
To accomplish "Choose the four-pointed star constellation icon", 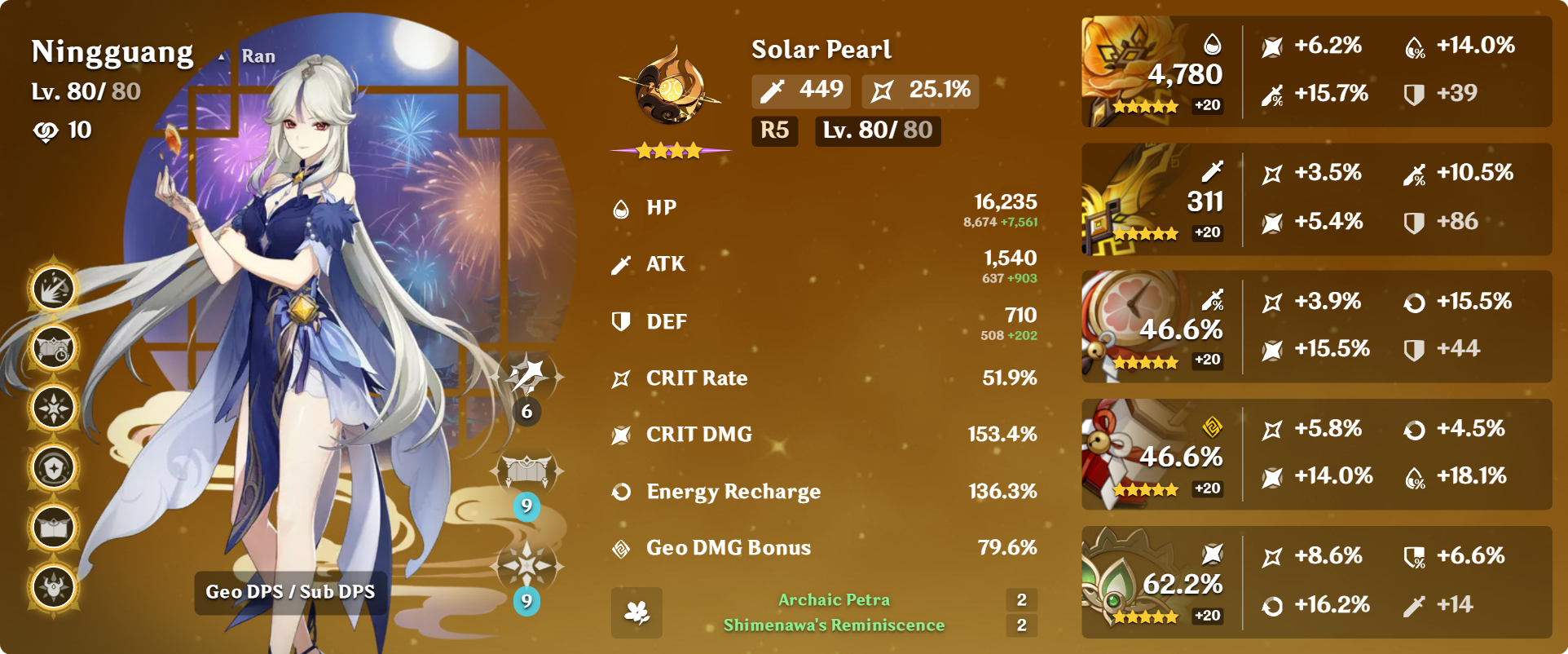I will point(54,408).
